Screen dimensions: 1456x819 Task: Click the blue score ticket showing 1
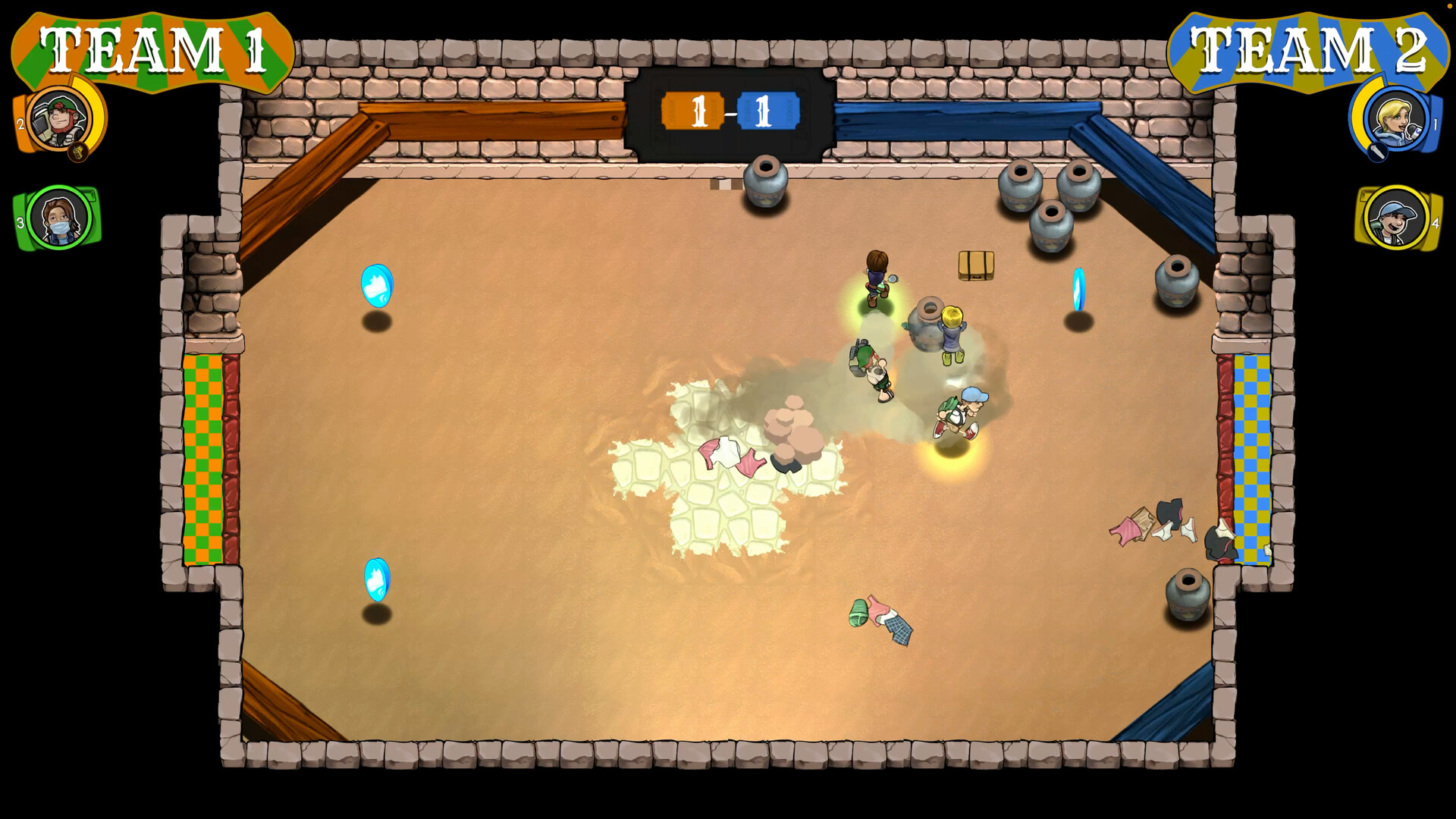[x=768, y=110]
